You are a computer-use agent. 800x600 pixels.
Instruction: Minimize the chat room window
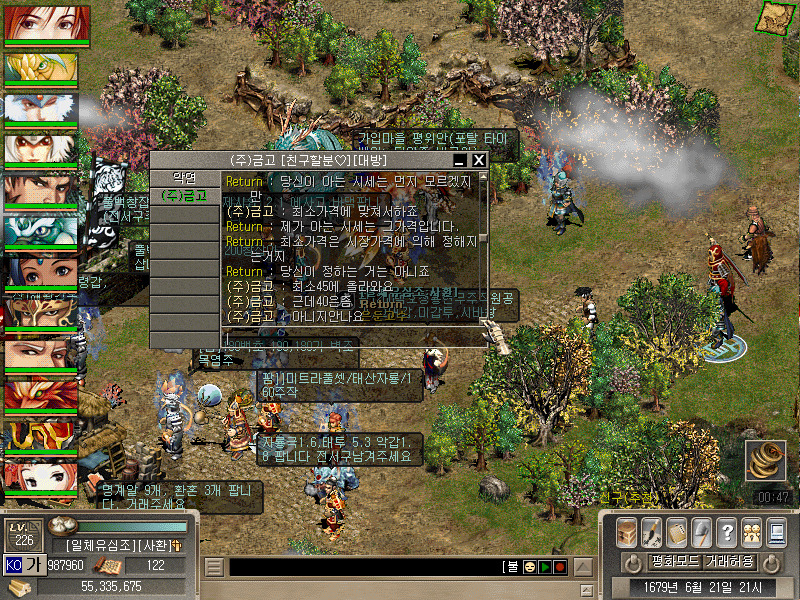460,160
